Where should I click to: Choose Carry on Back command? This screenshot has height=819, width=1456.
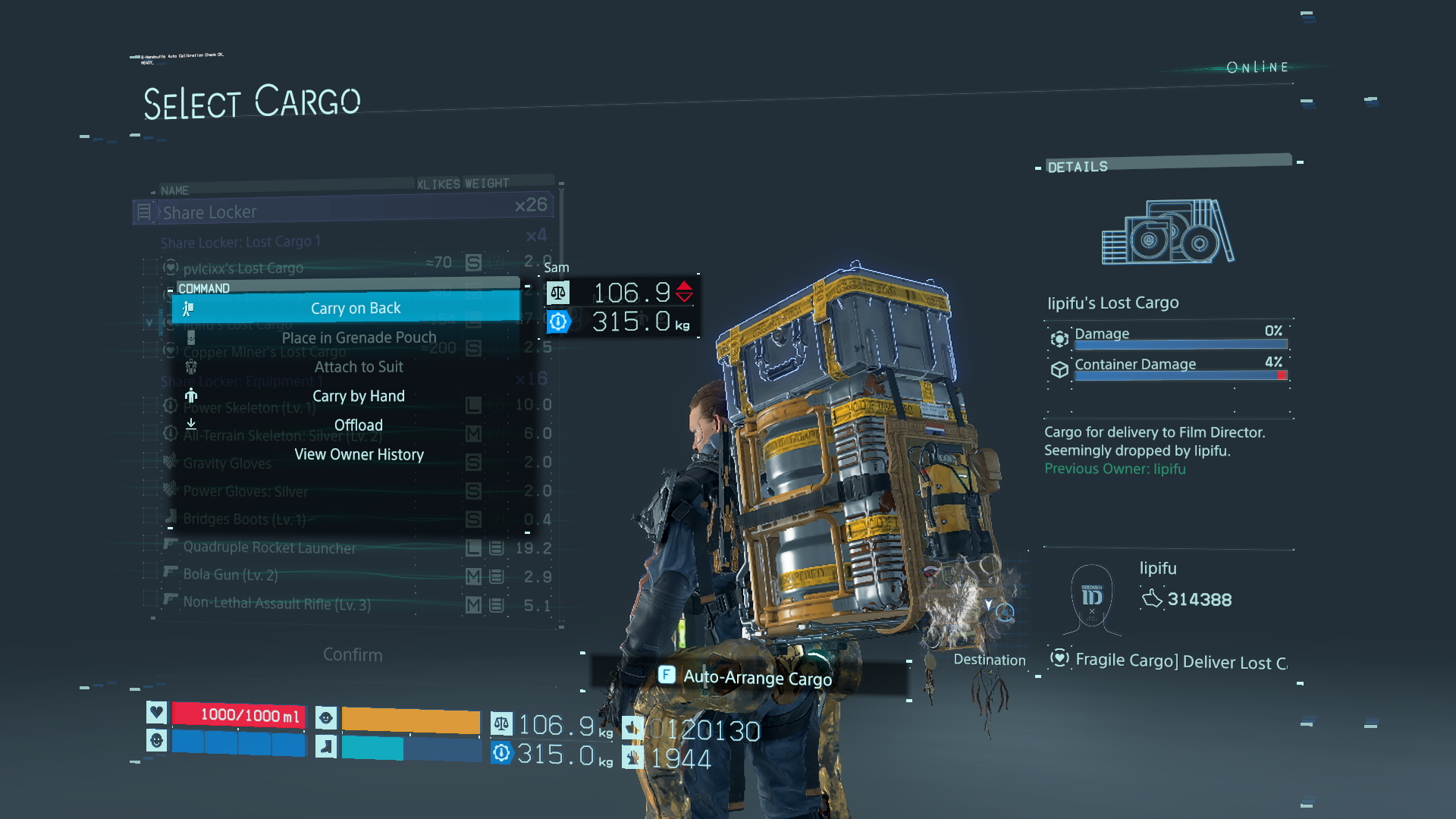[x=355, y=308]
